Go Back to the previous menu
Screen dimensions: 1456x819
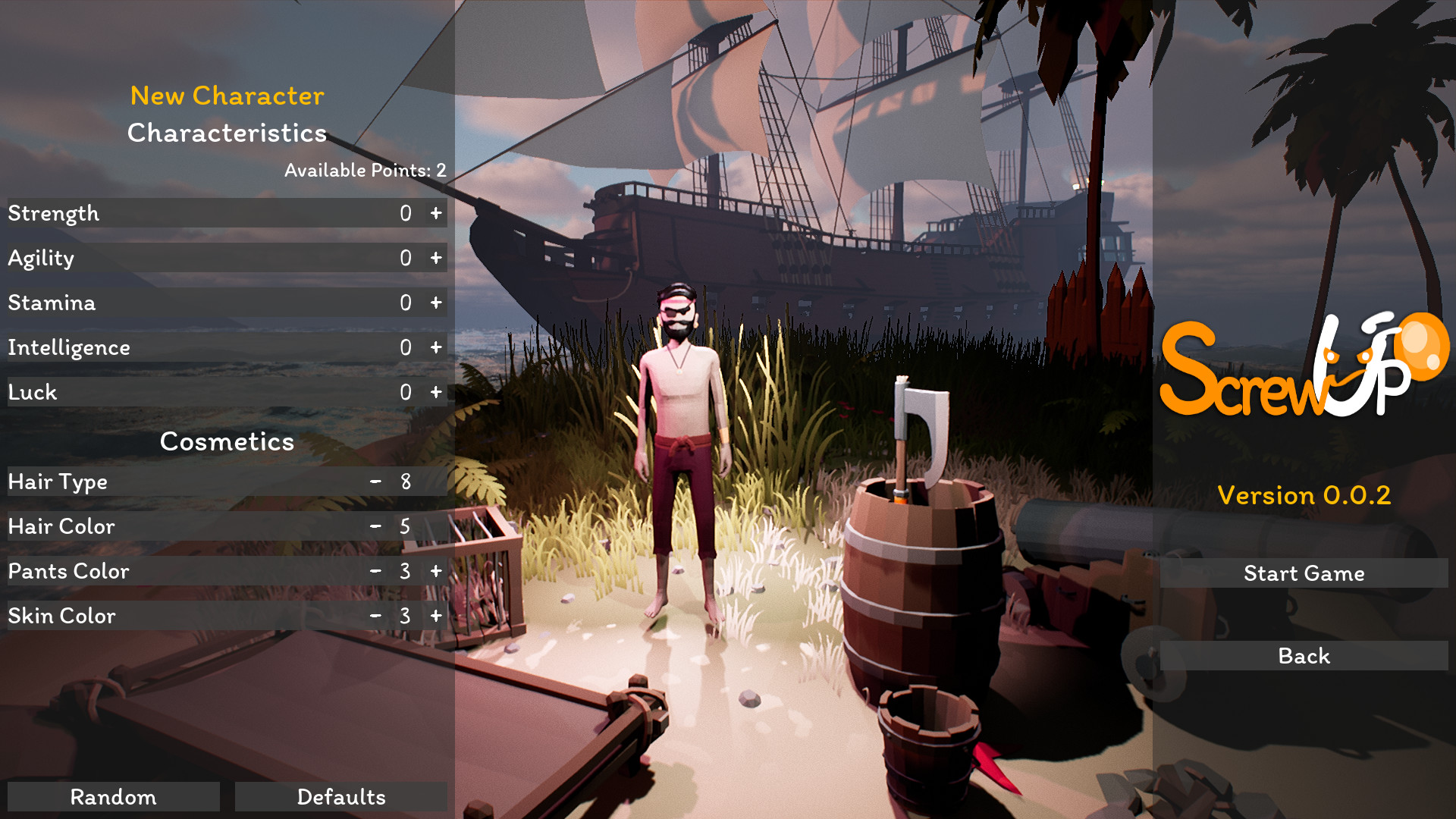pos(1304,656)
